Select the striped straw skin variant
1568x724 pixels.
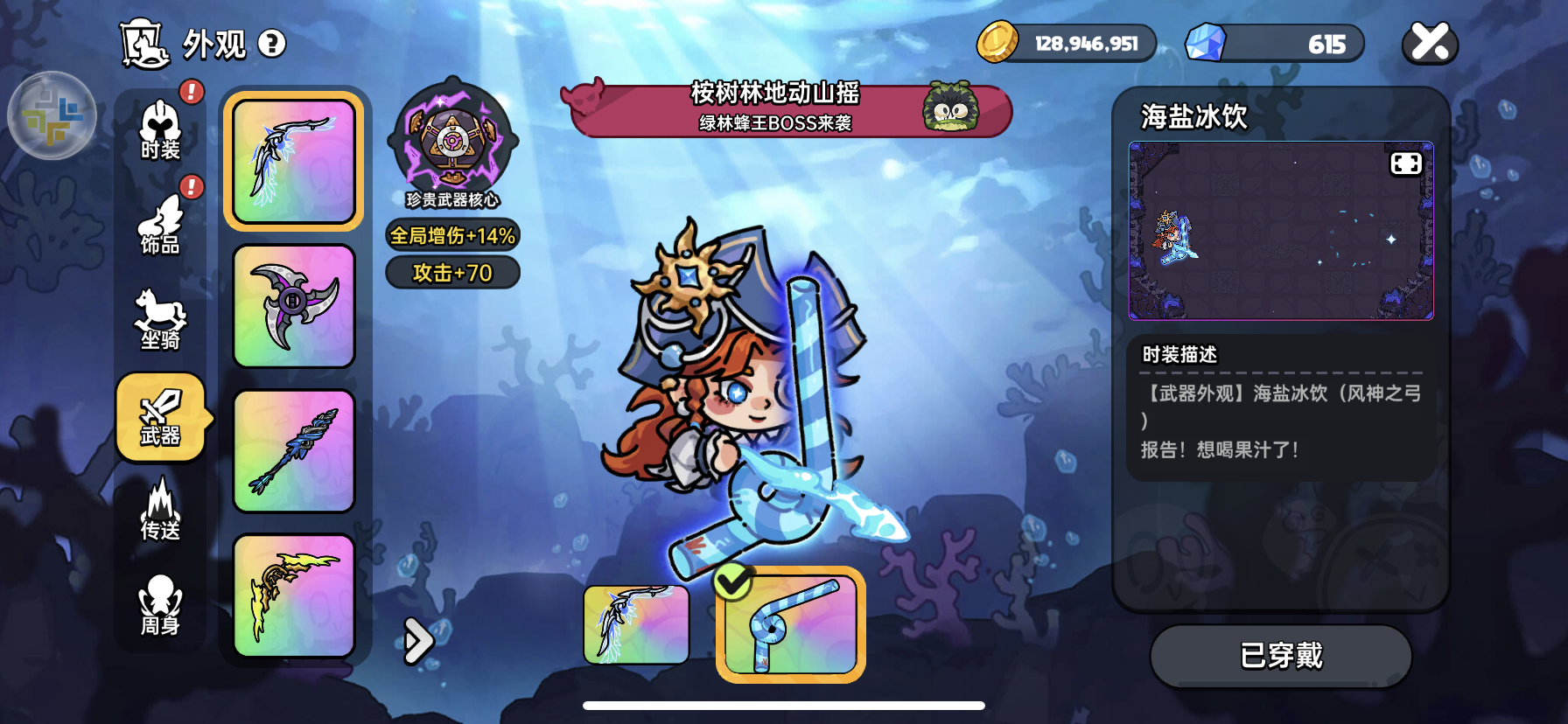(791, 624)
